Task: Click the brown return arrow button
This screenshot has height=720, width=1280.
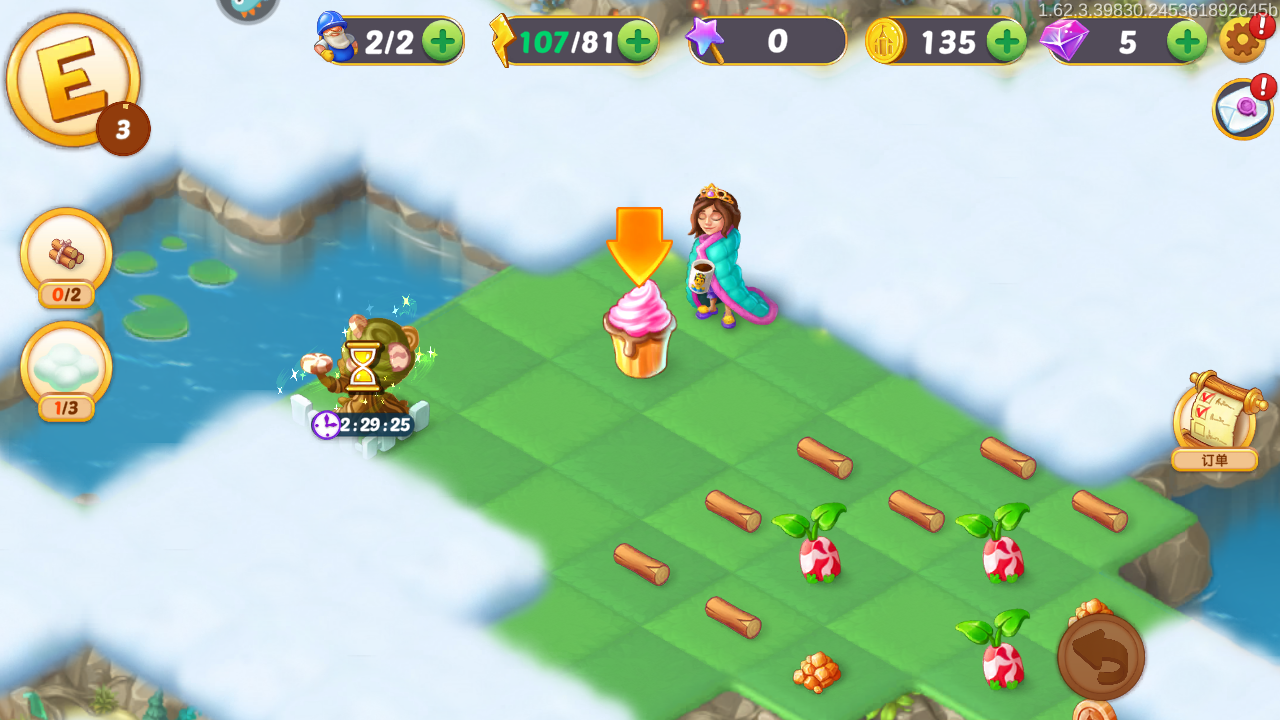Action: pos(1101,657)
